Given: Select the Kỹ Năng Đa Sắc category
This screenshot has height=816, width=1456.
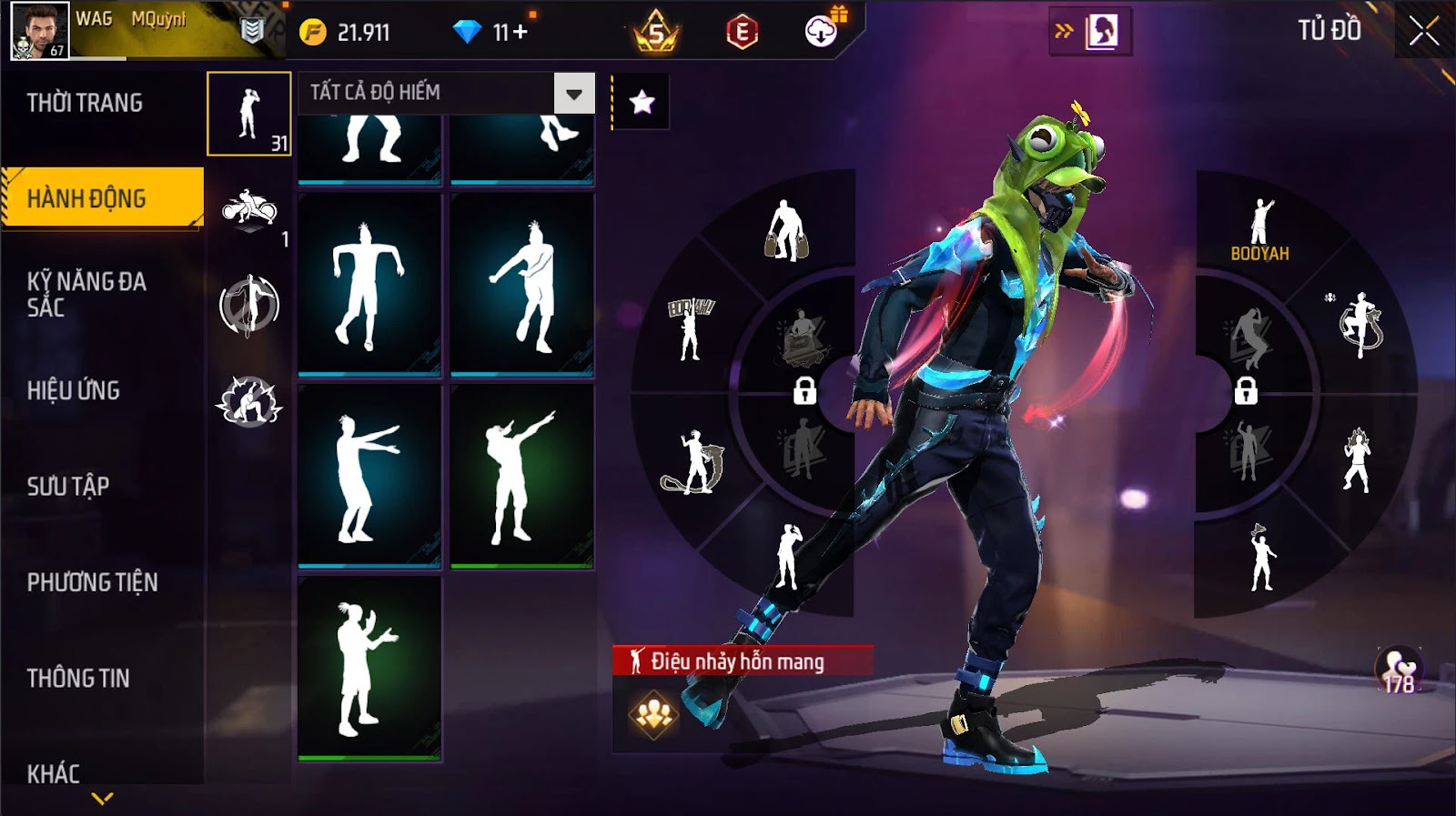Looking at the screenshot, I should [x=86, y=294].
